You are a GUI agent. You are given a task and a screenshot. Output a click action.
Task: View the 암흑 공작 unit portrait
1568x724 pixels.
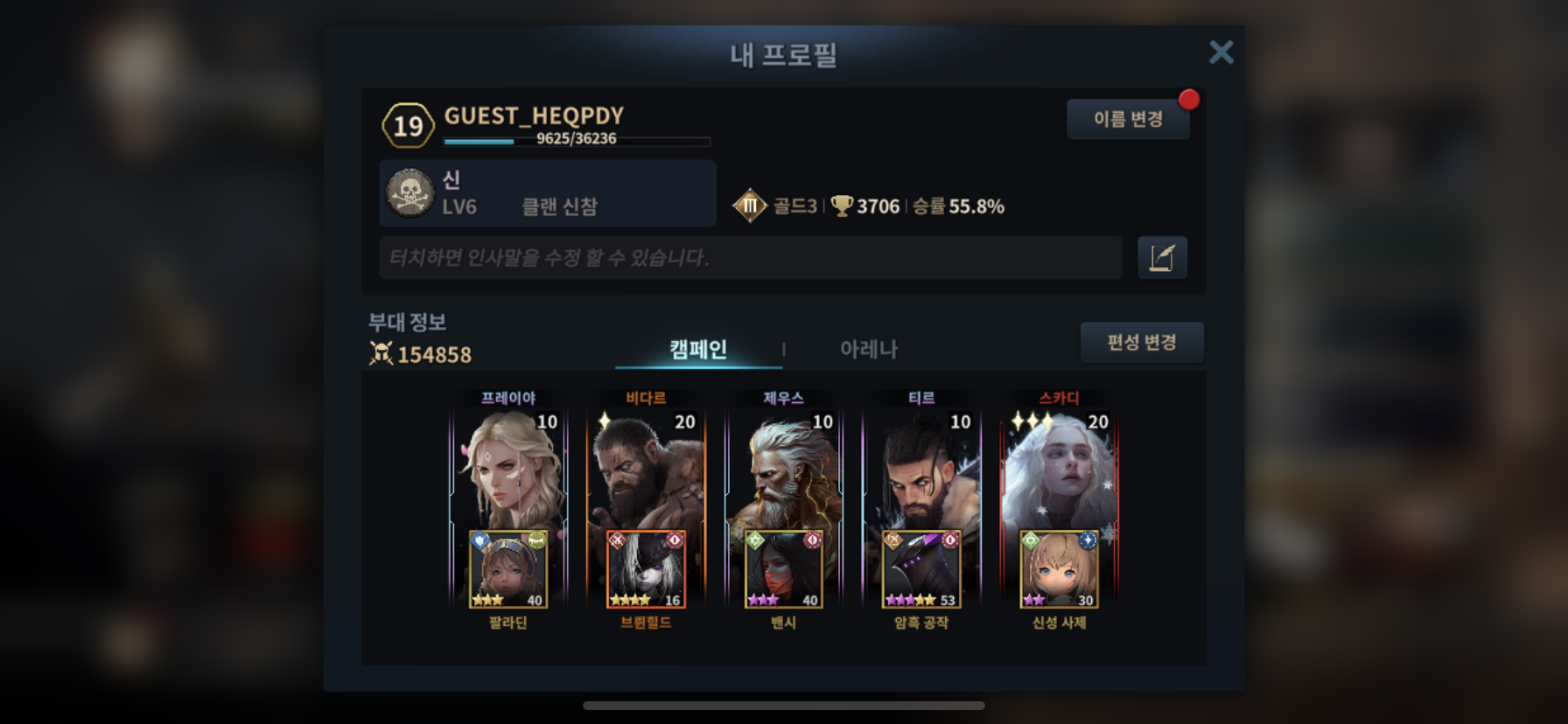point(921,570)
